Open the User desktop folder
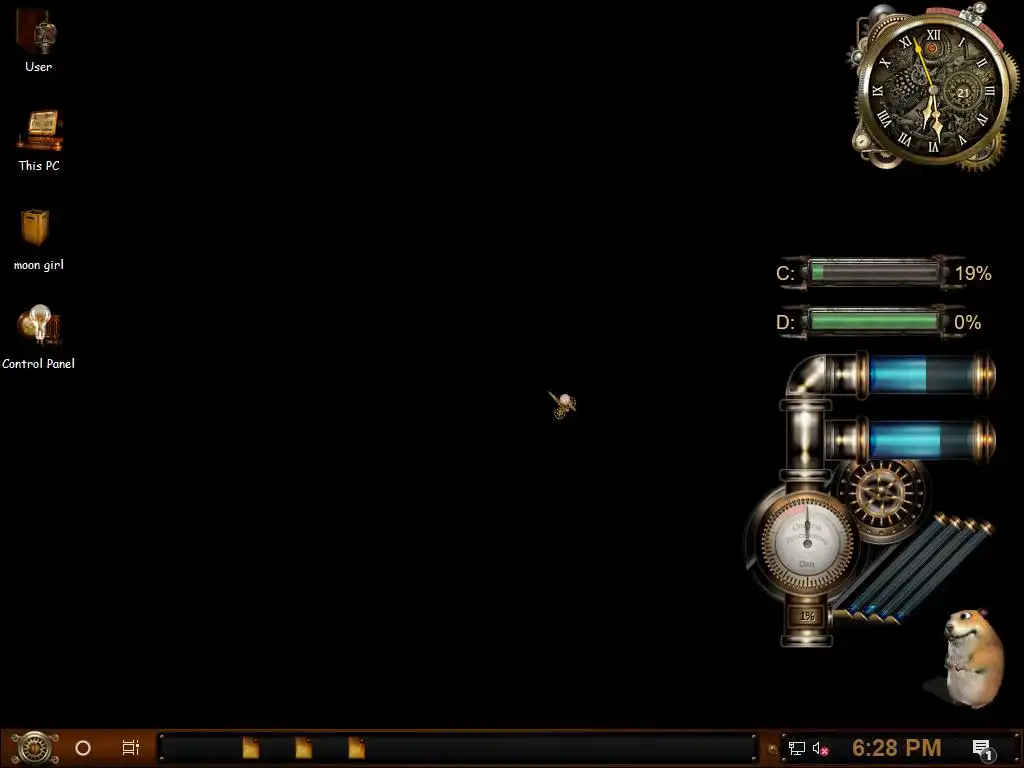This screenshot has width=1024, height=768. coord(38,34)
